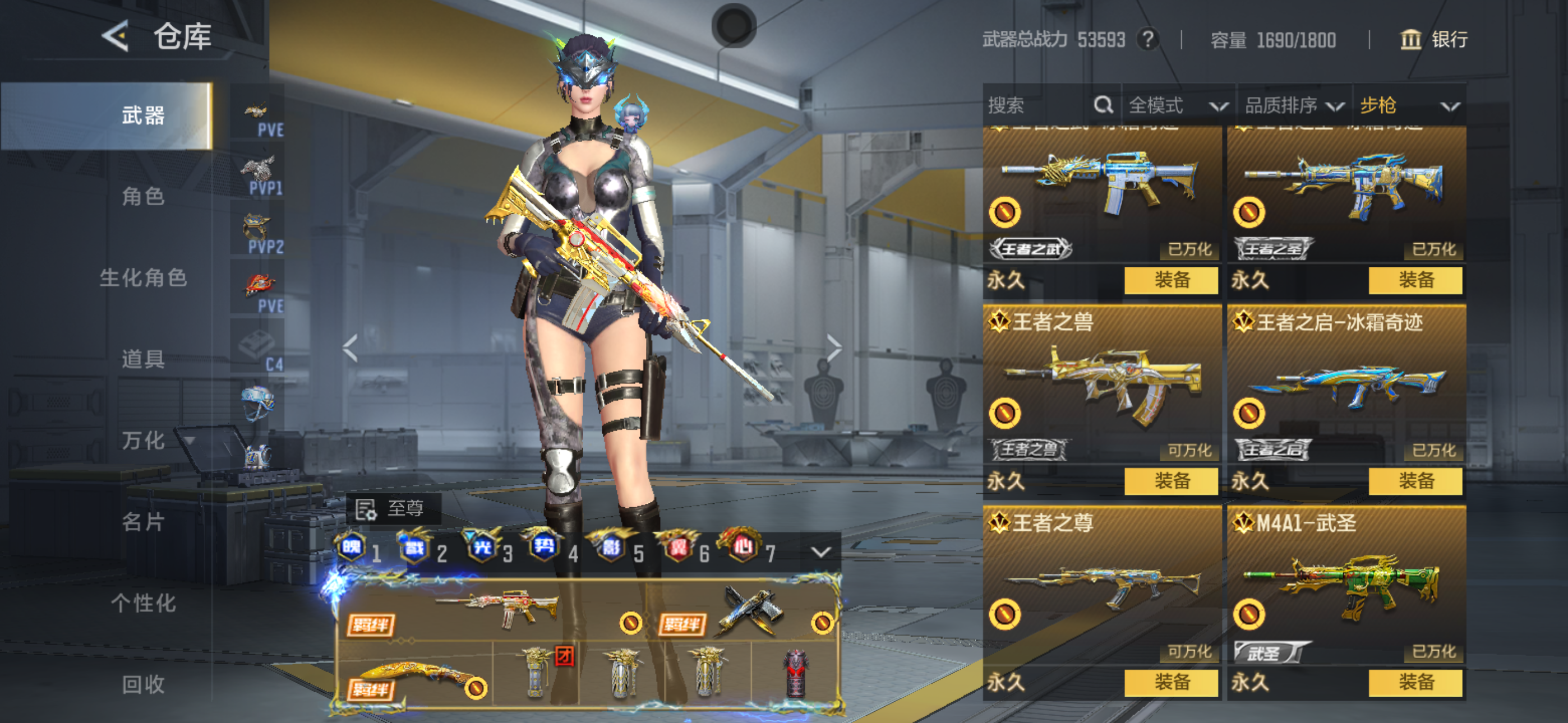Open the 银行 bank
Viewport: 1568px width, 723px height.
point(1434,40)
